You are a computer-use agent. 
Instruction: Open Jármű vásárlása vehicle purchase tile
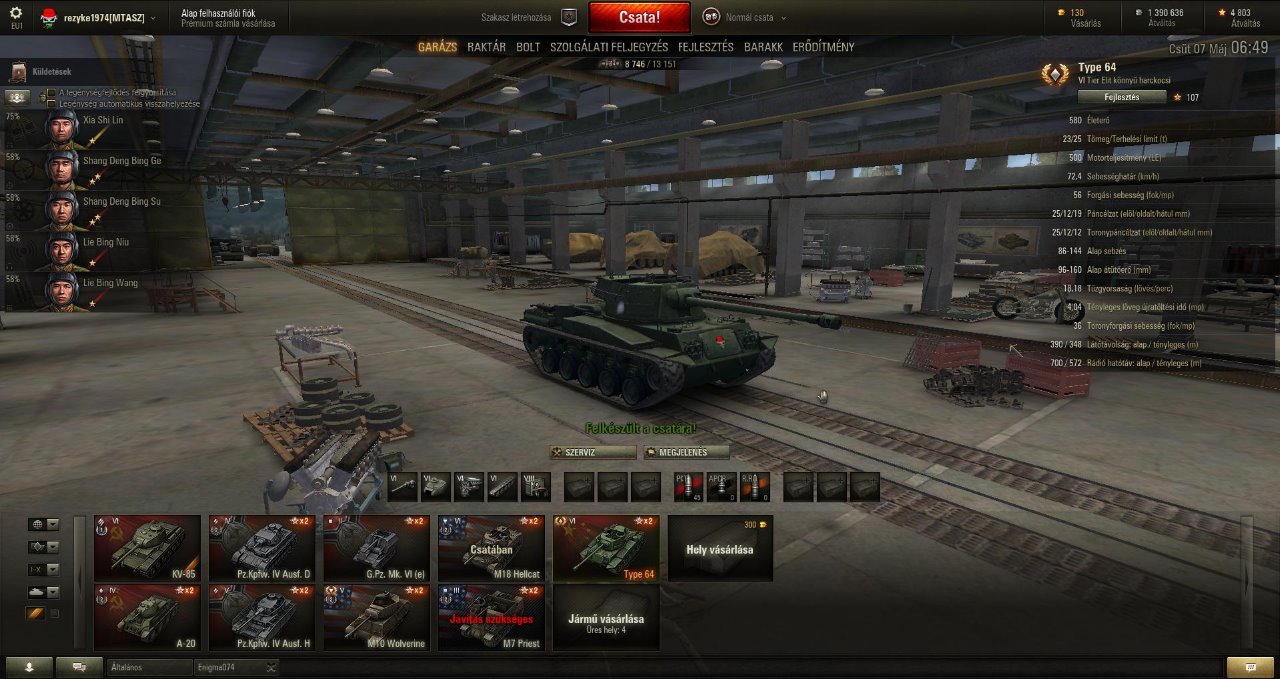(605, 618)
